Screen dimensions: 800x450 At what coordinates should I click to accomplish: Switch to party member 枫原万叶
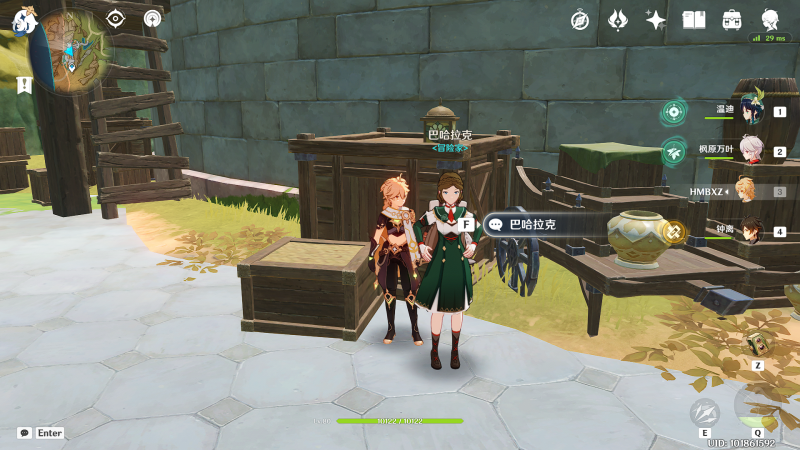point(750,151)
